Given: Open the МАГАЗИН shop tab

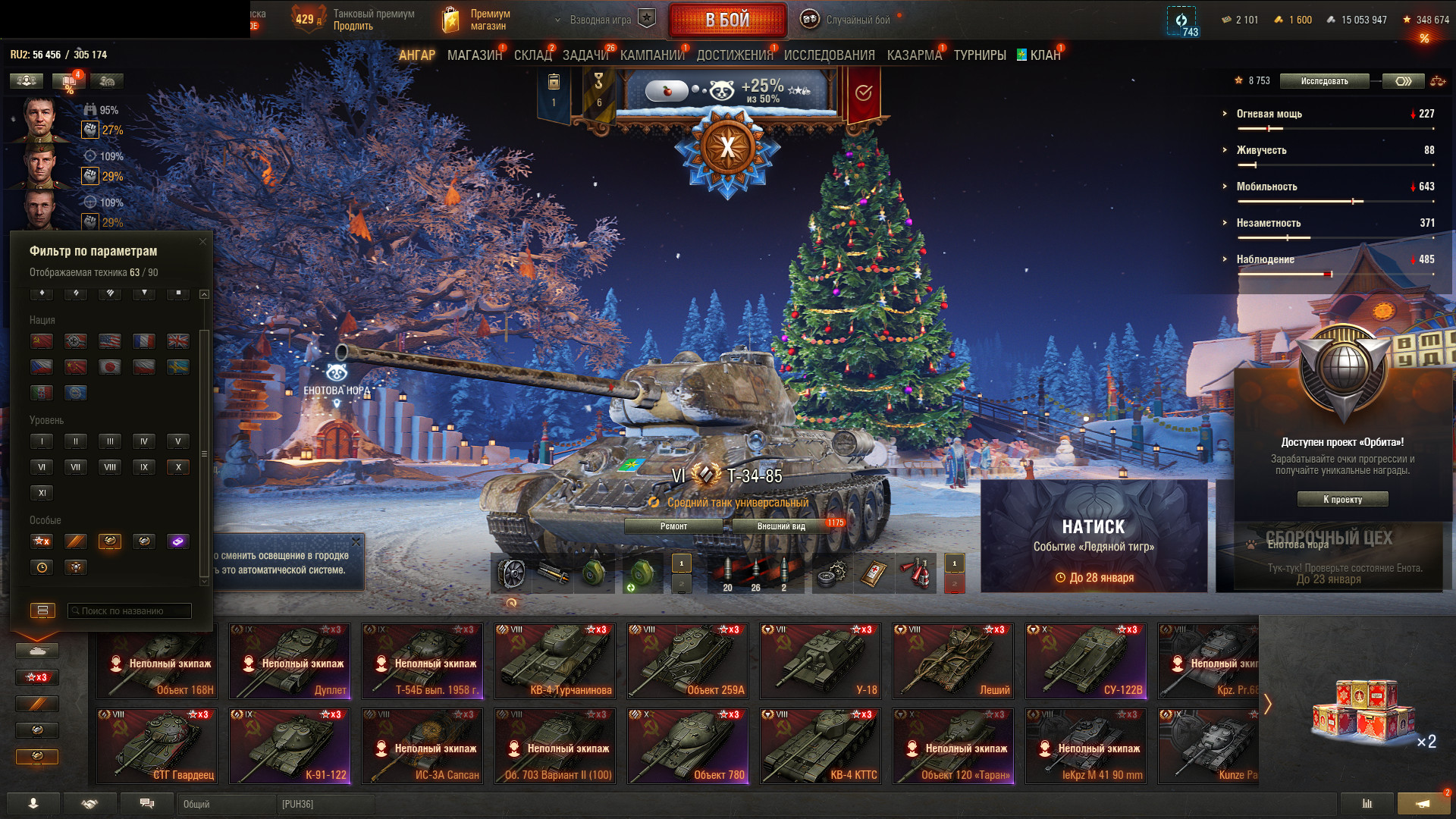Looking at the screenshot, I should (474, 55).
